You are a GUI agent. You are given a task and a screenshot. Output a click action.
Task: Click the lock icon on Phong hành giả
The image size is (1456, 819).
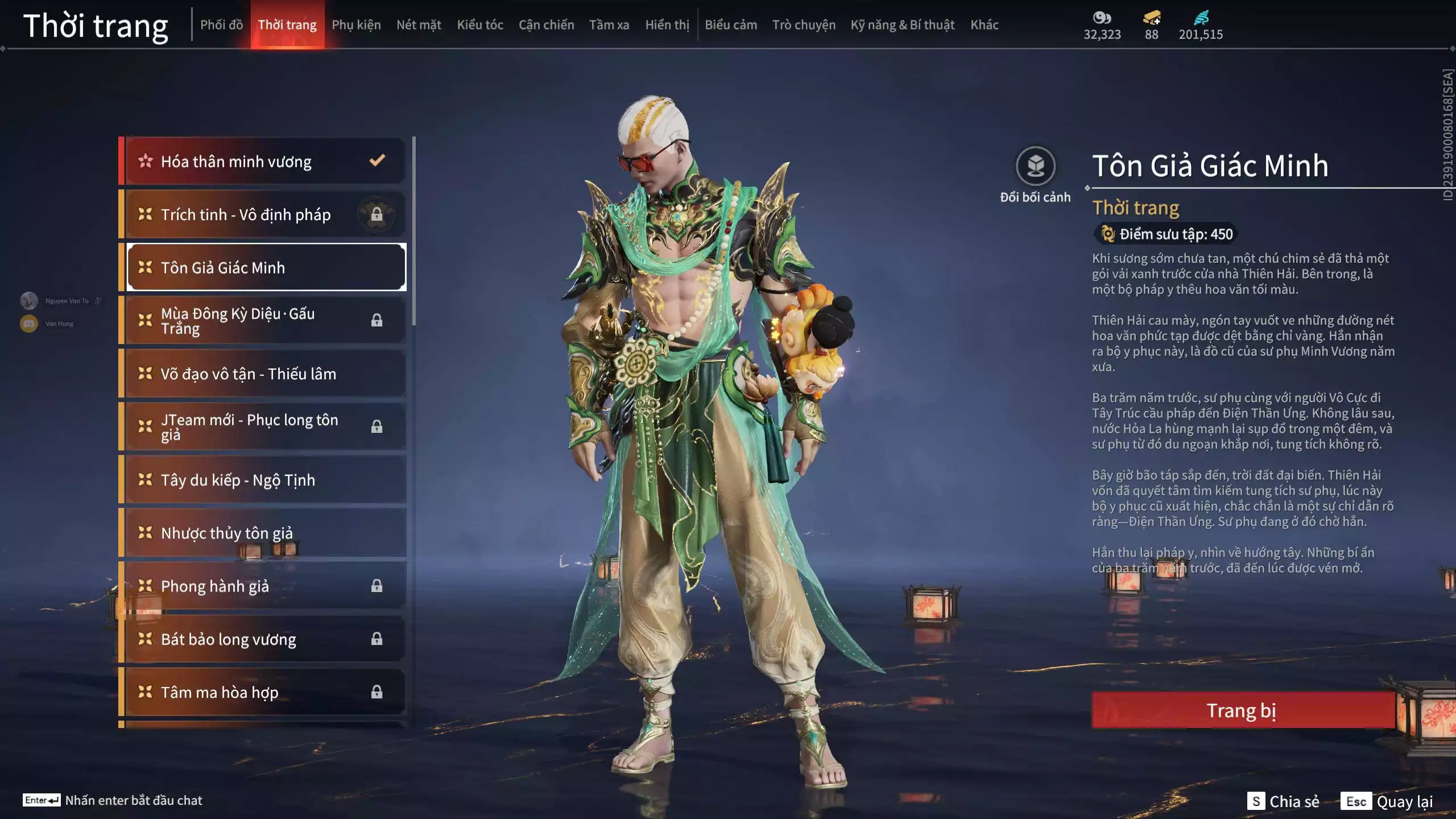coord(377,586)
